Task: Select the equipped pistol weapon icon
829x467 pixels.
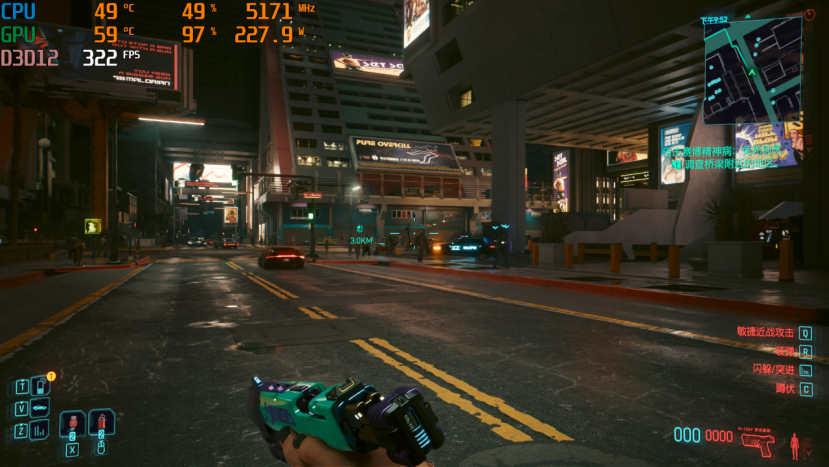Action: [x=758, y=441]
